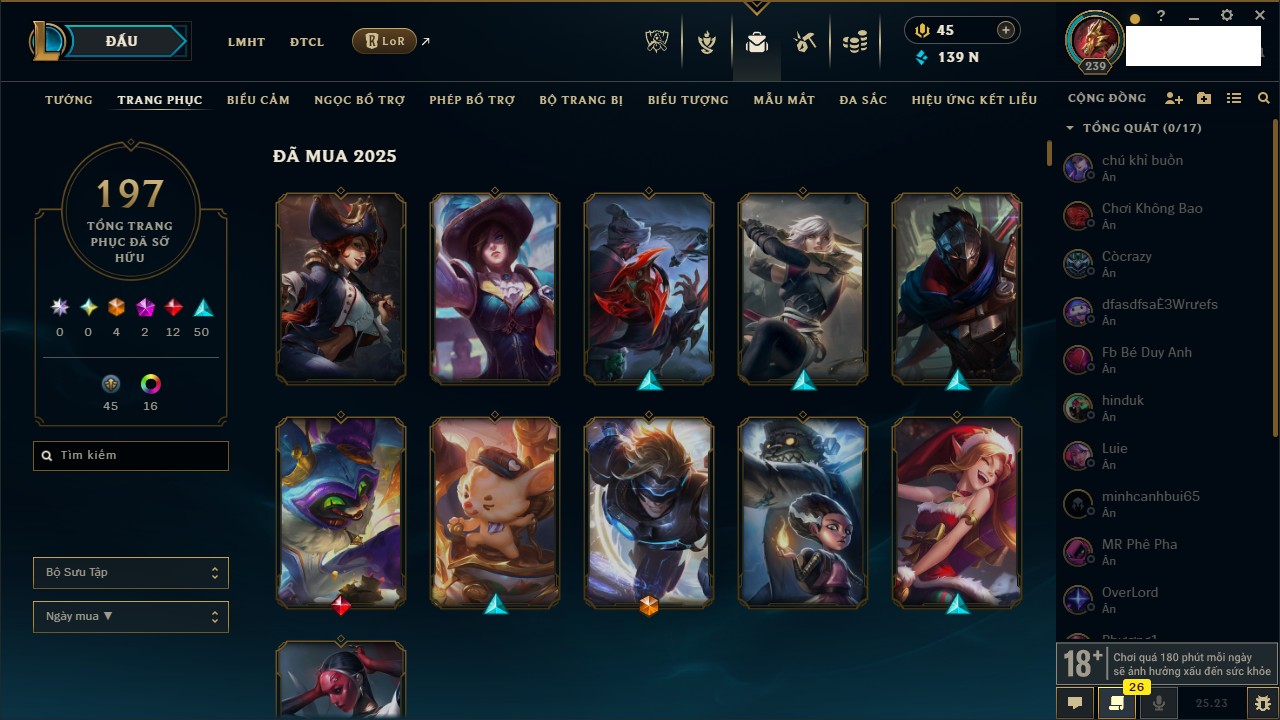Open the Bộ Sưu Tập dropdown
Screen dimensions: 1280x720
pos(131,573)
